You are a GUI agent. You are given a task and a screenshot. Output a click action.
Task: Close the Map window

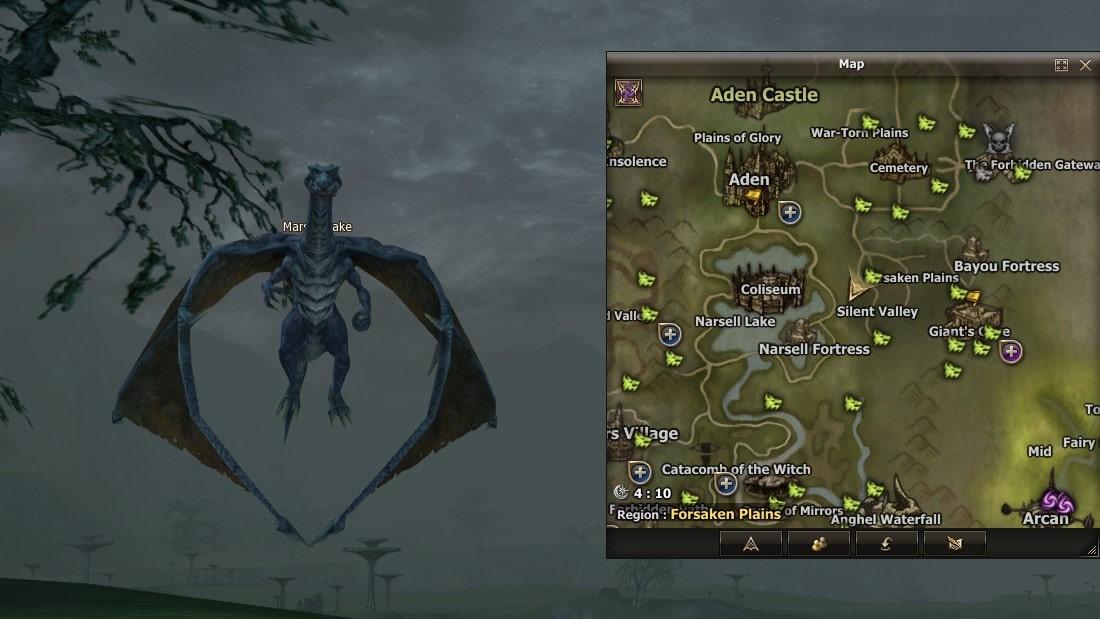tap(1086, 65)
